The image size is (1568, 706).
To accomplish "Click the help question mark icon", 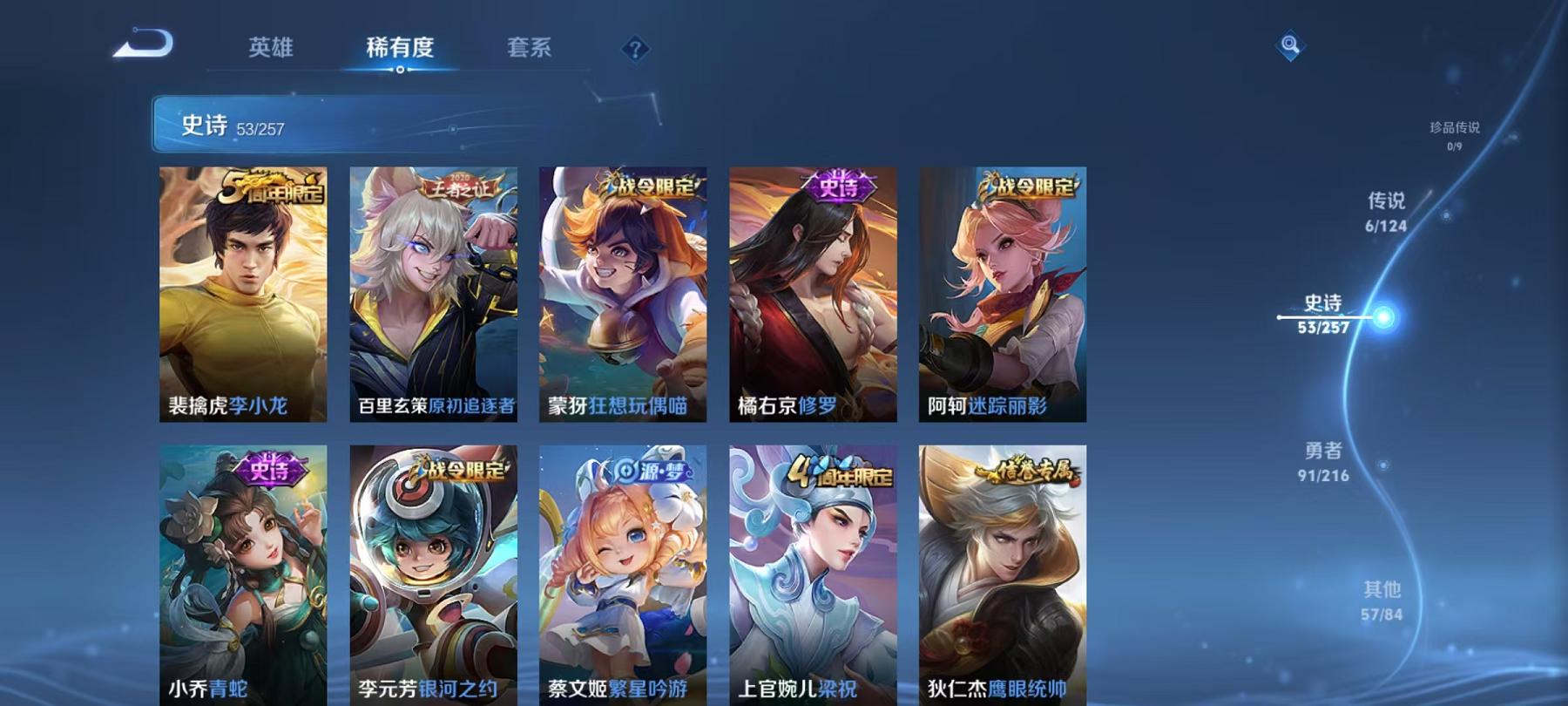I will pyautogui.click(x=637, y=50).
